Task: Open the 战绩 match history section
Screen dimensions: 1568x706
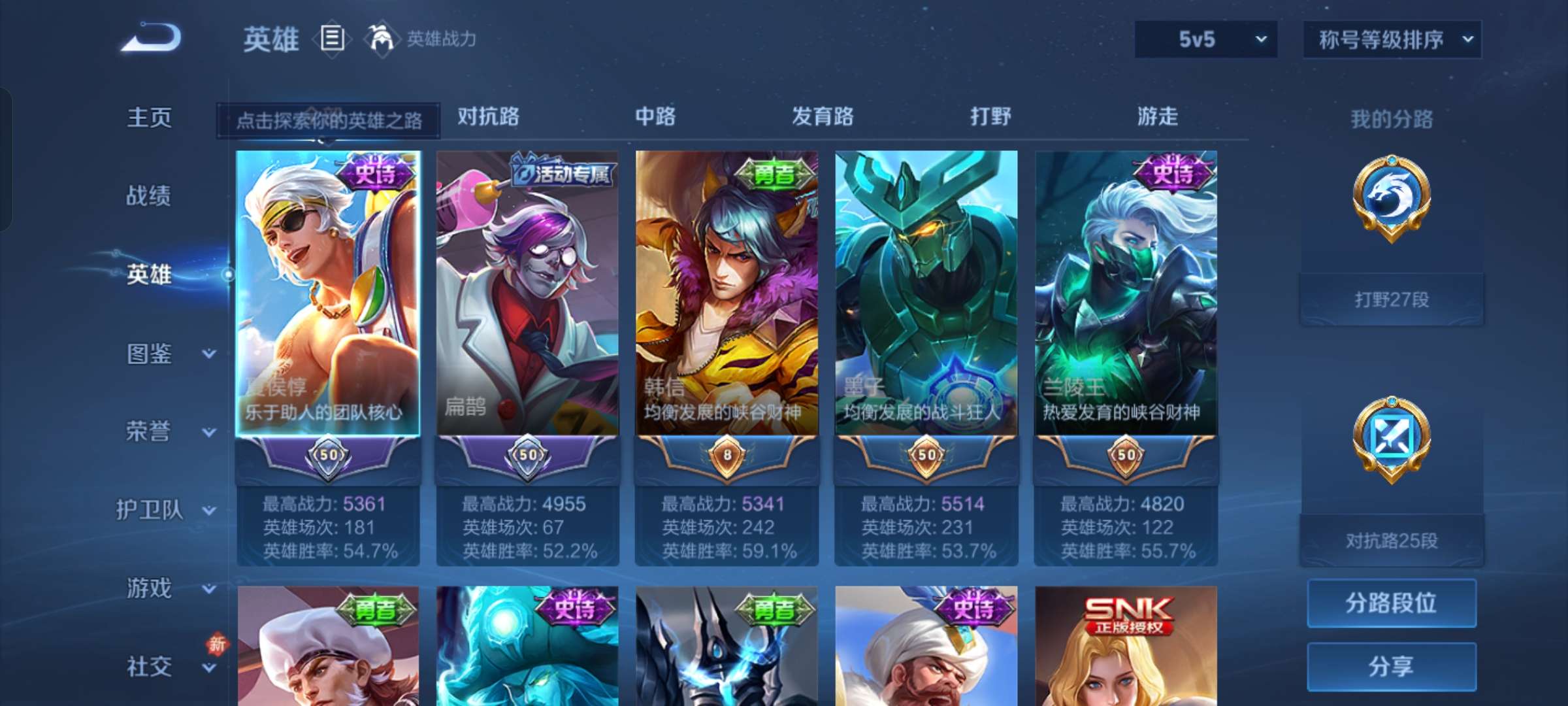Action: coord(149,195)
